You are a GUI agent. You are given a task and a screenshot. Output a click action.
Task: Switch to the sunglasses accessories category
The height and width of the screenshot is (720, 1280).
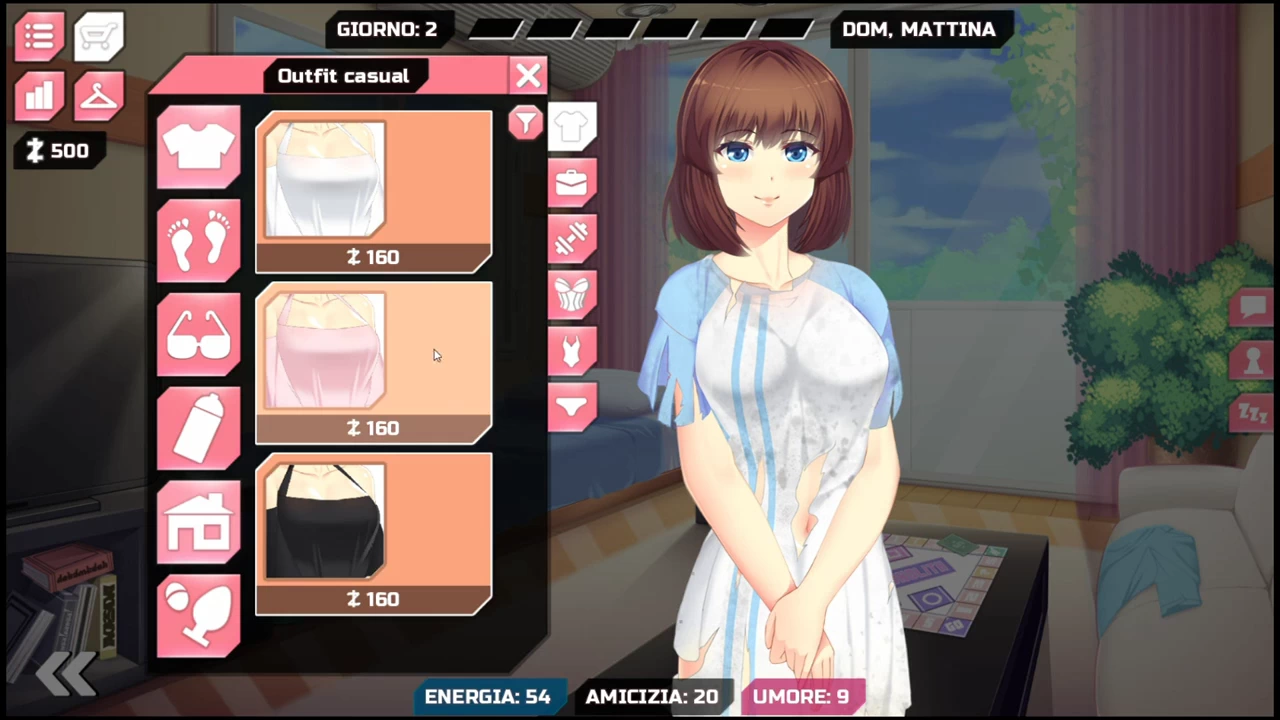(x=198, y=334)
